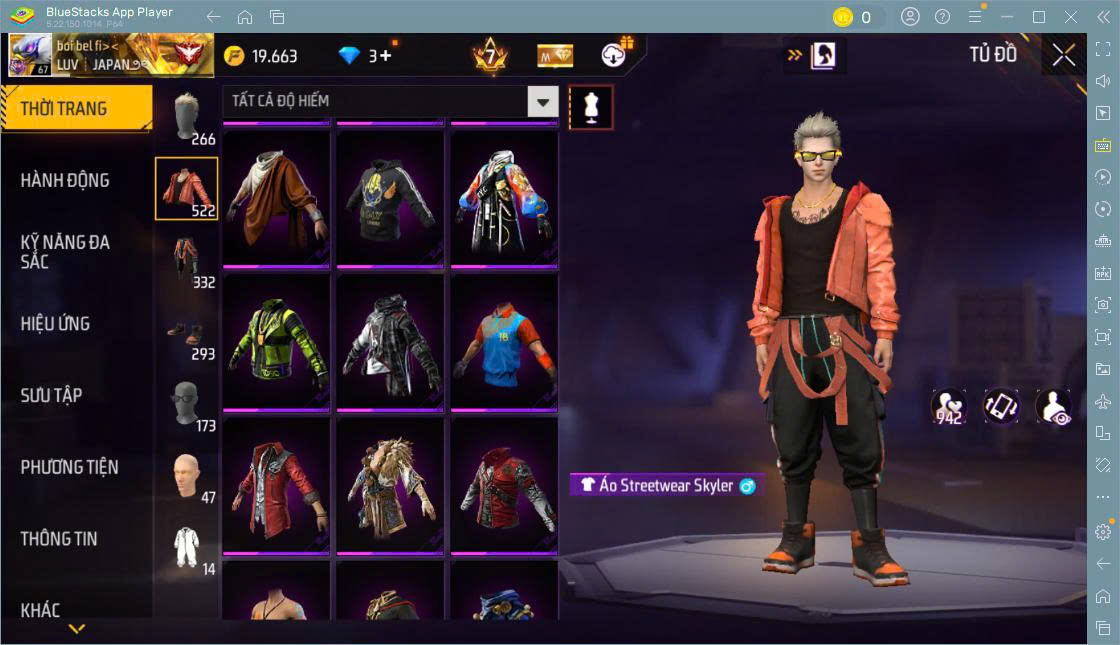This screenshot has width=1120, height=645.
Task: Select the neon green jacket item
Action: click(x=276, y=342)
